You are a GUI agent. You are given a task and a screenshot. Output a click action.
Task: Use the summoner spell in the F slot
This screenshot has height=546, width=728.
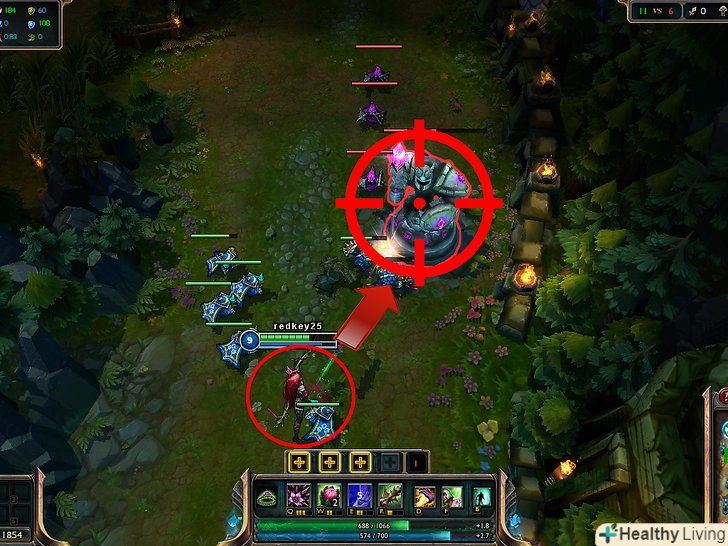point(453,496)
